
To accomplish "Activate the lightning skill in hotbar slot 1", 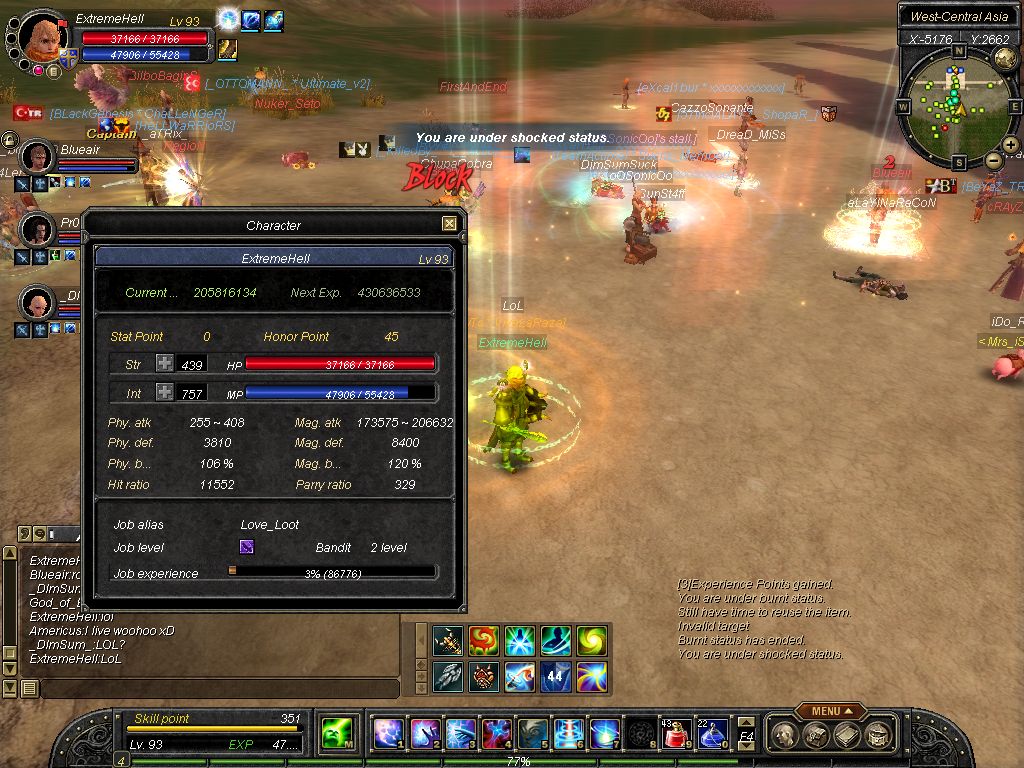I will [x=388, y=735].
